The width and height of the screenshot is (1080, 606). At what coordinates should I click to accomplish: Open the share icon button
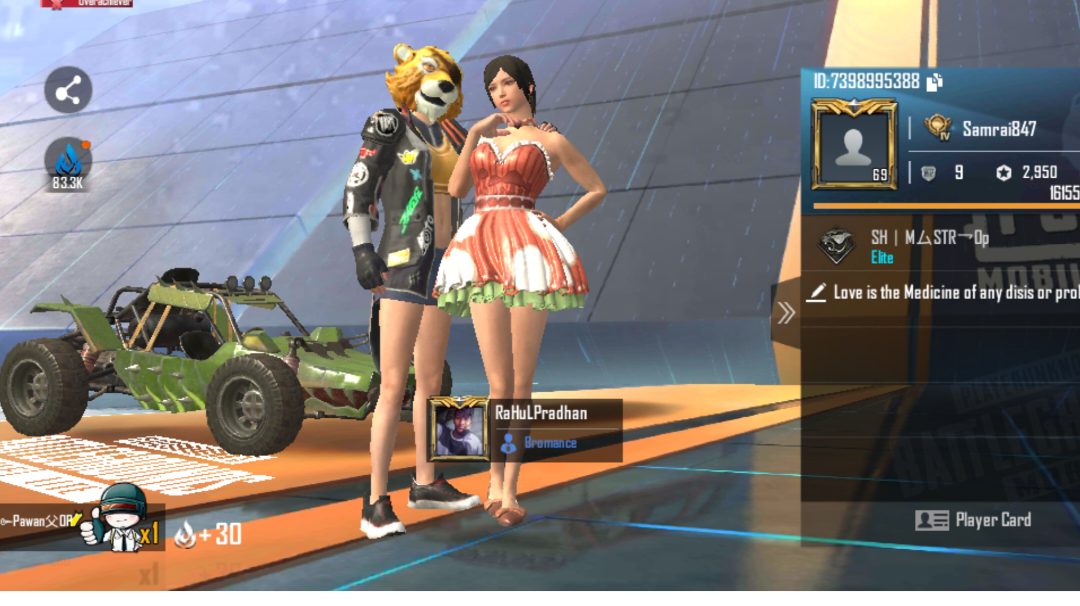68,93
